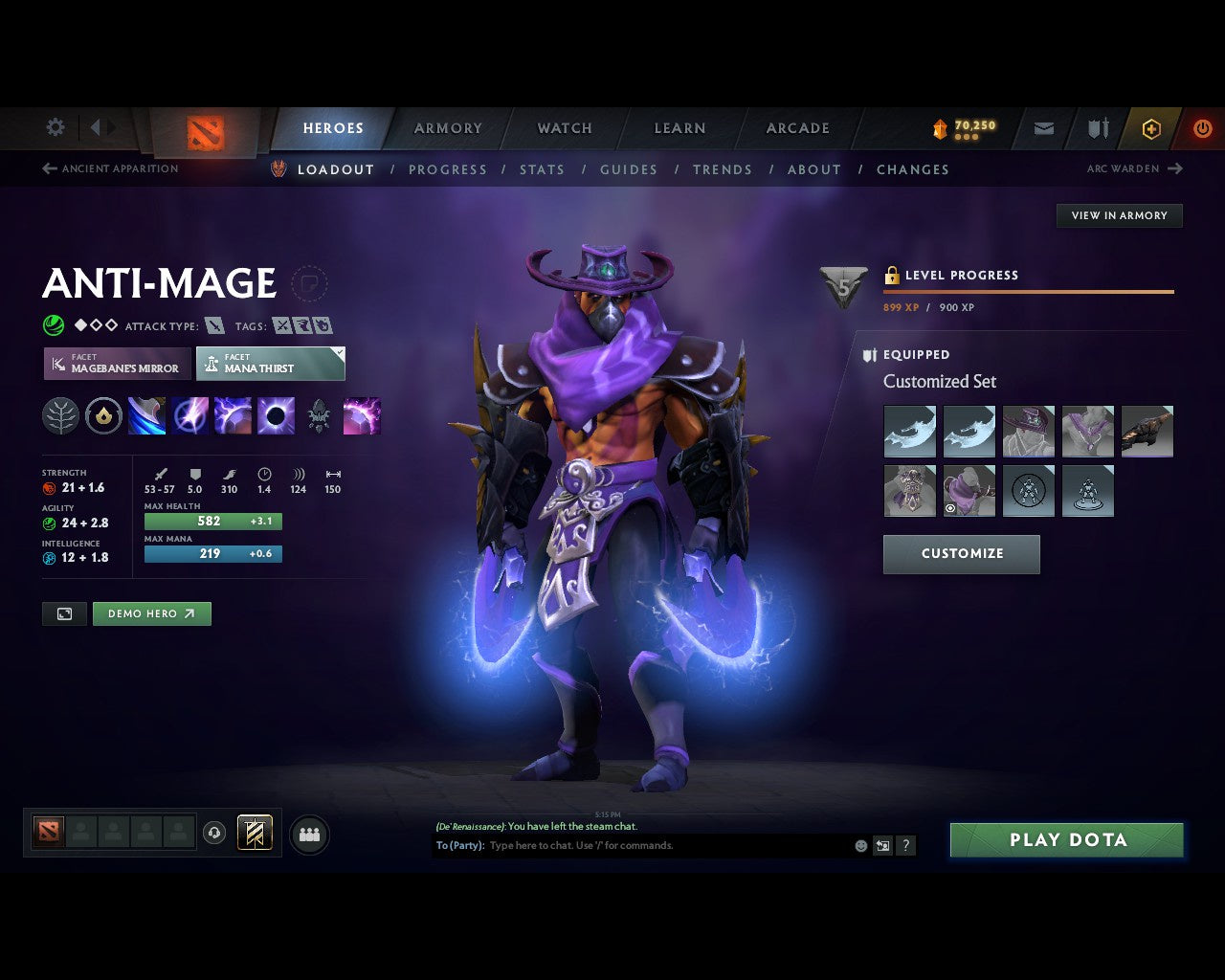Screen dimensions: 1225x980
Task: Switch to the STATS tab
Action: coord(542,169)
